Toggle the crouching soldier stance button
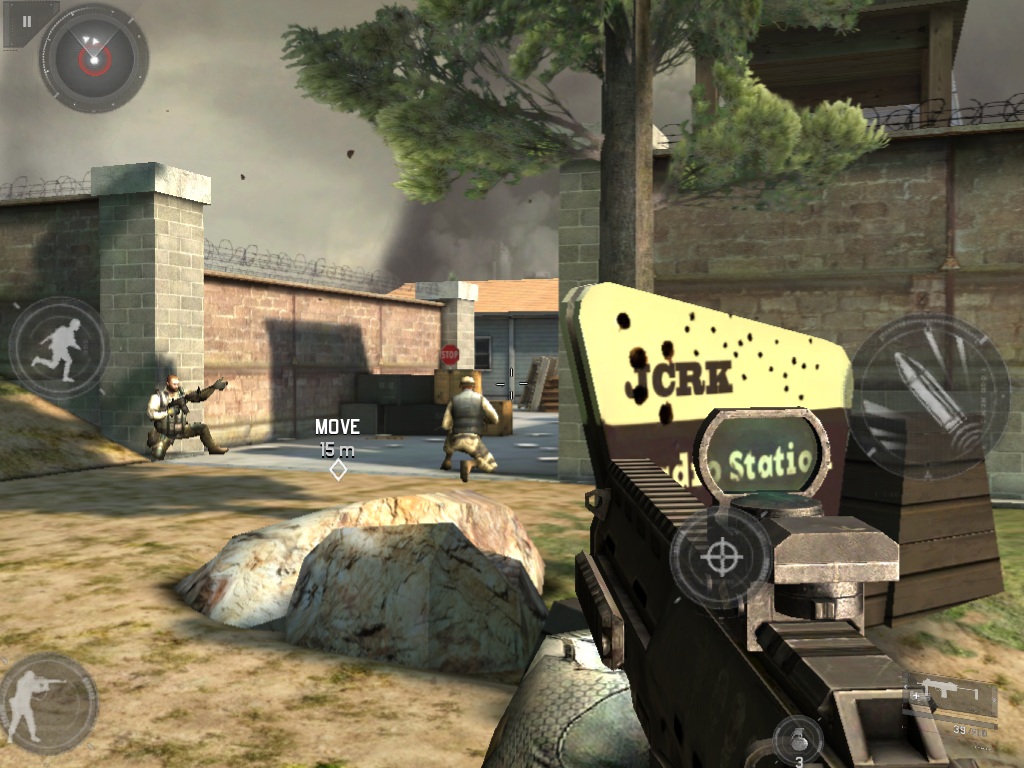 [x=48, y=703]
